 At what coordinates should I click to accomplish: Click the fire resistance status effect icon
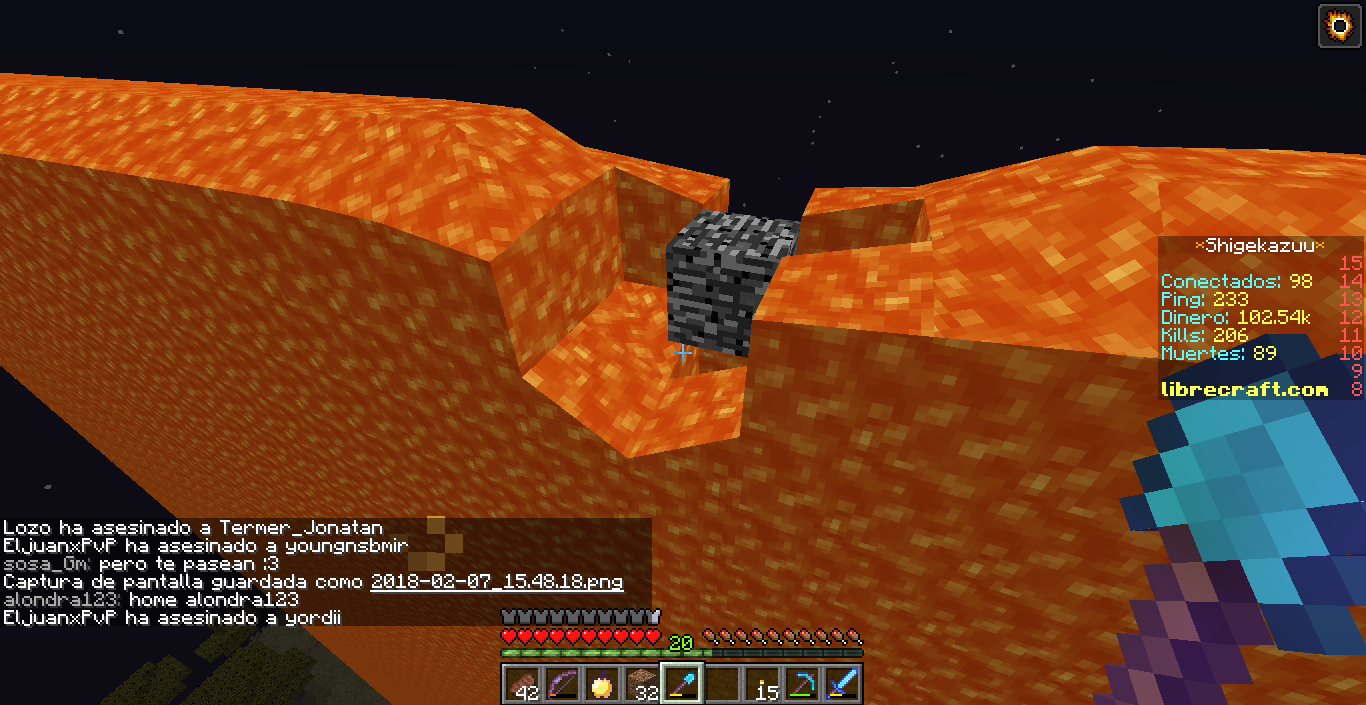click(1339, 25)
